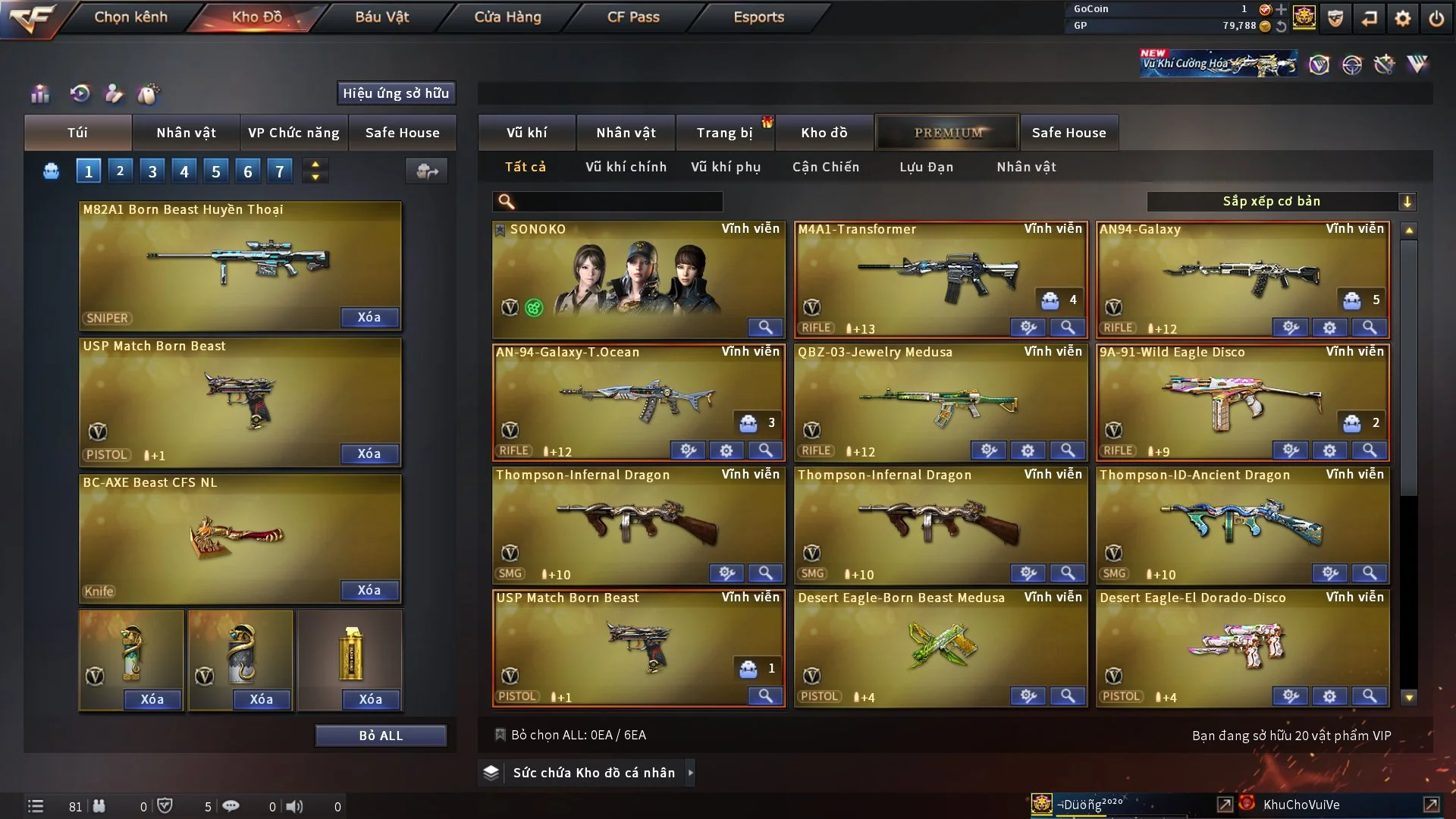Image resolution: width=1456 pixels, height=819 pixels.
Task: Open the mouse settings icon in left toolbar
Action: coord(149,93)
